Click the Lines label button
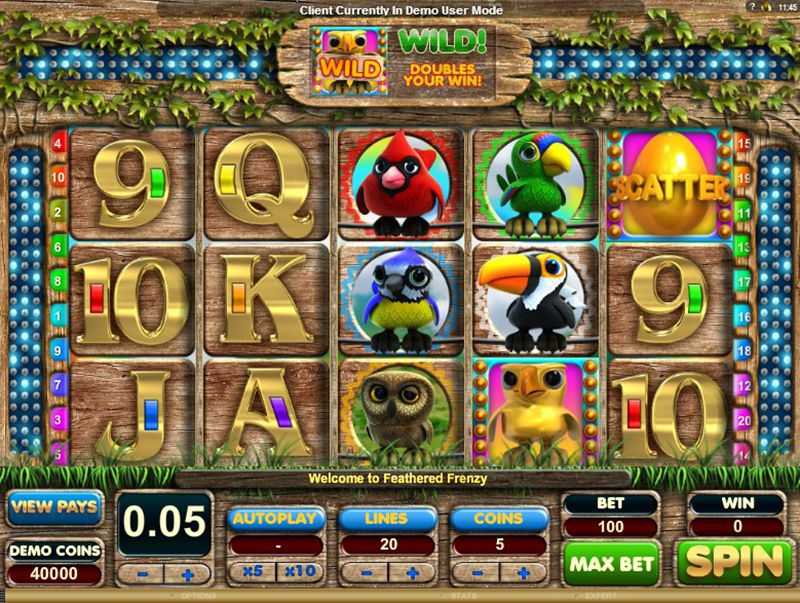The height and width of the screenshot is (603, 800). 387,519
